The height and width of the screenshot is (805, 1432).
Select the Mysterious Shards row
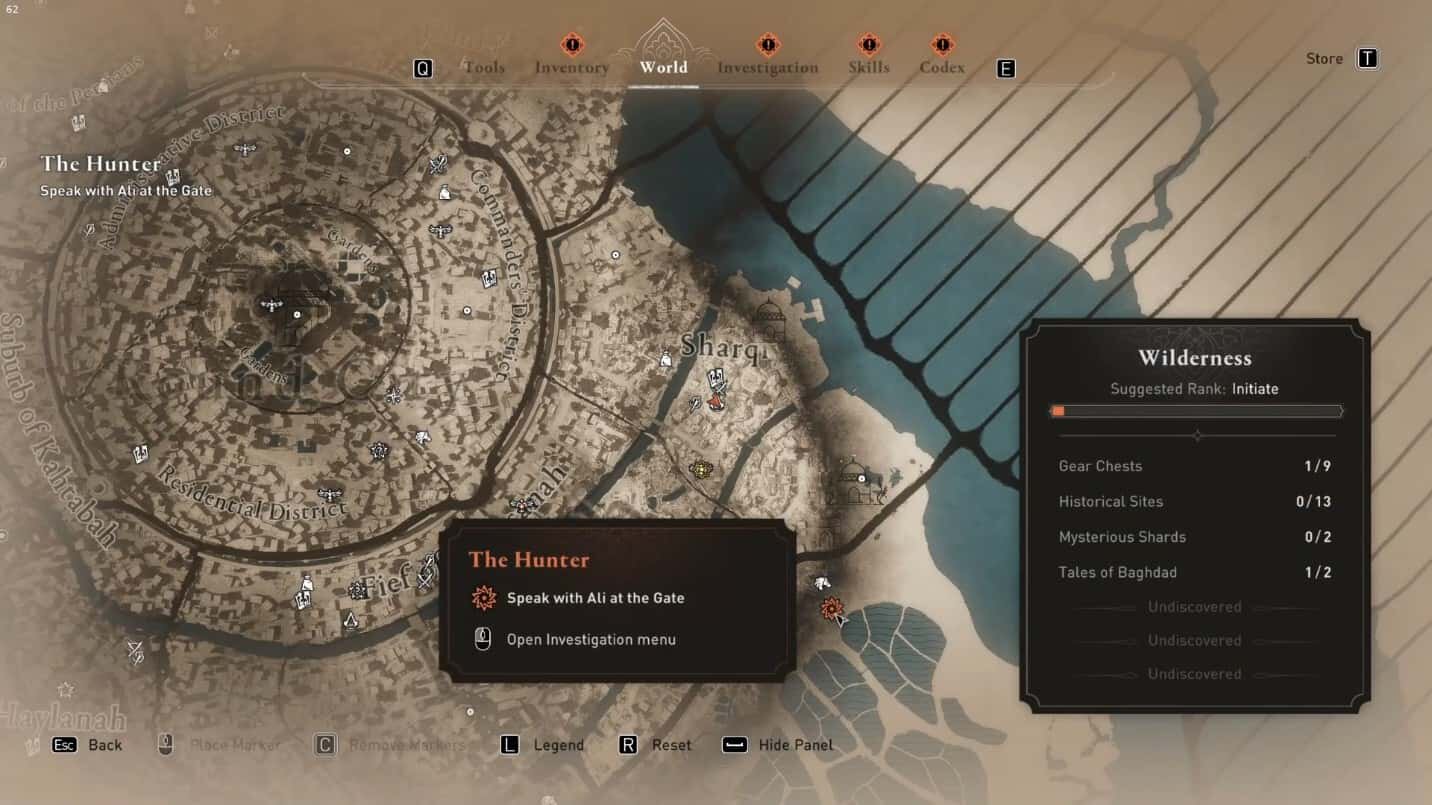pyautogui.click(x=1195, y=537)
